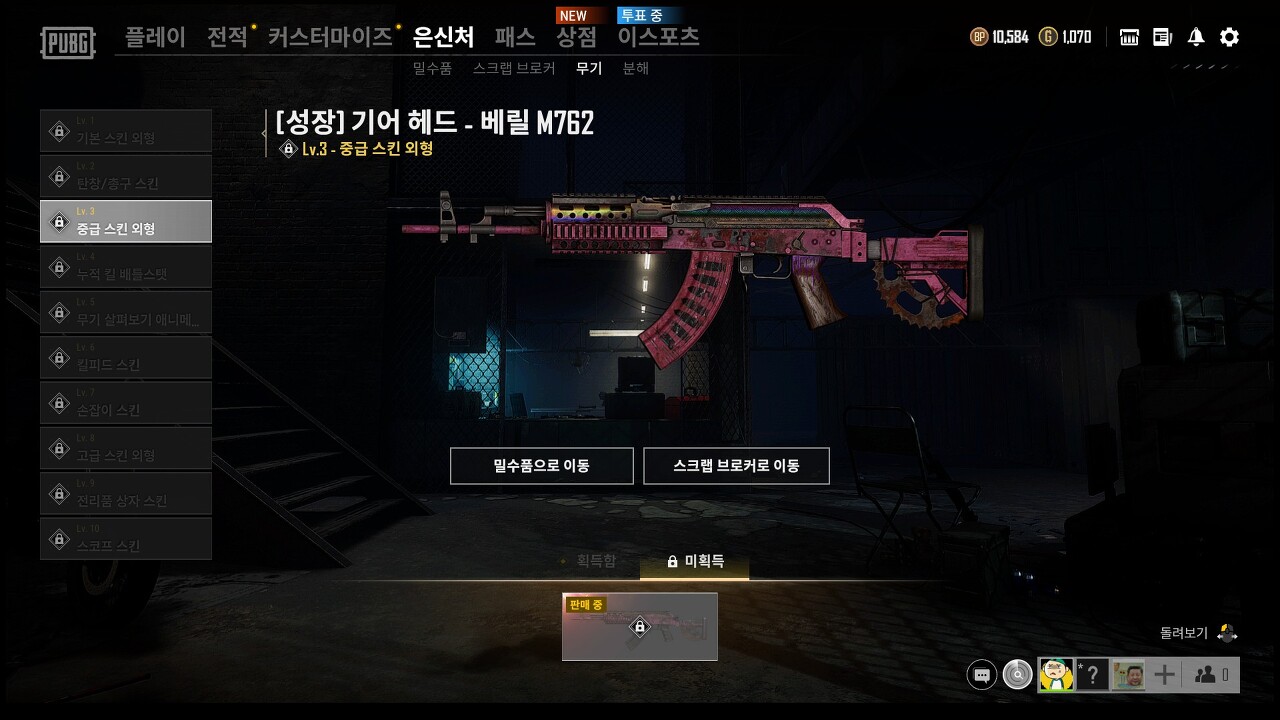Open the news feed icon
Image resolution: width=1280 pixels, height=720 pixels.
pos(1161,36)
